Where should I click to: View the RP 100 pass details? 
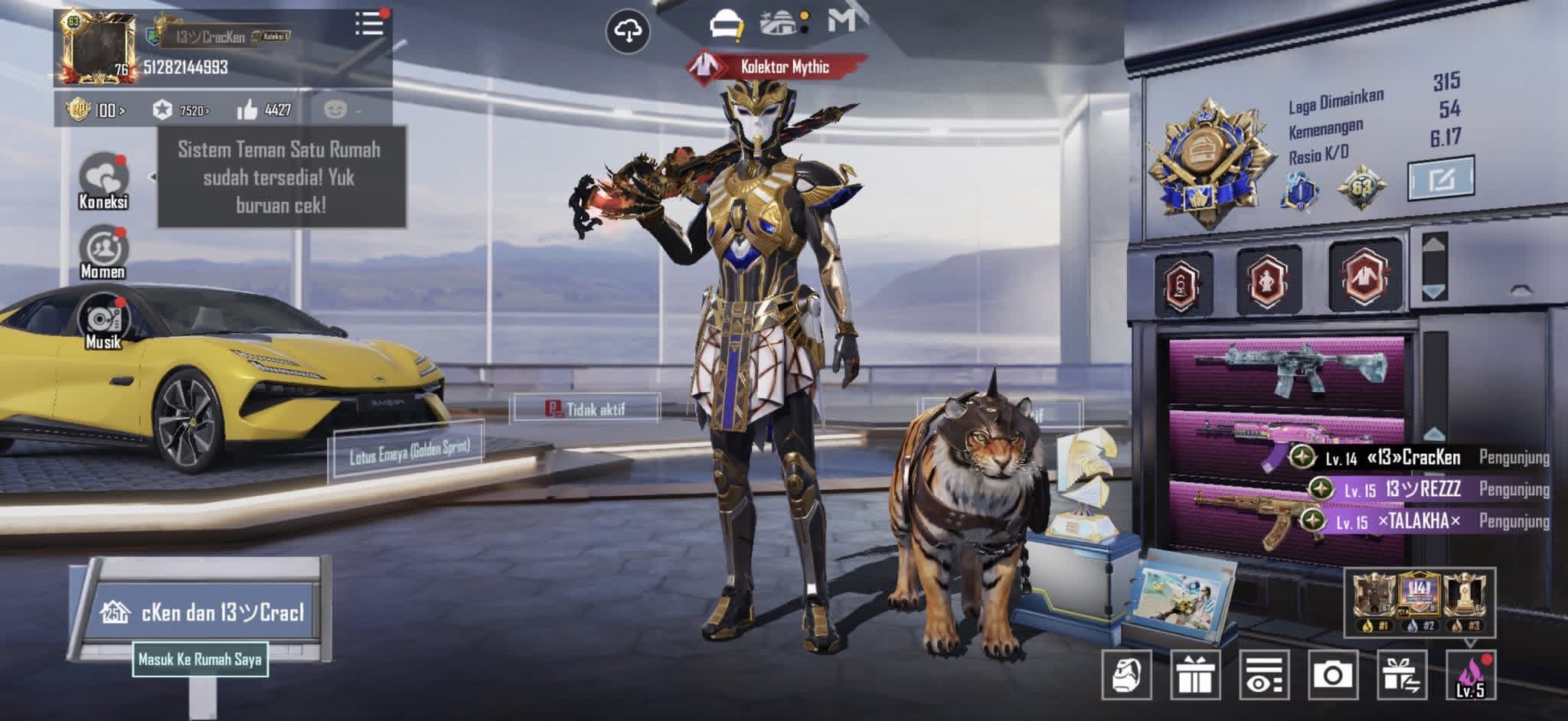(x=96, y=110)
